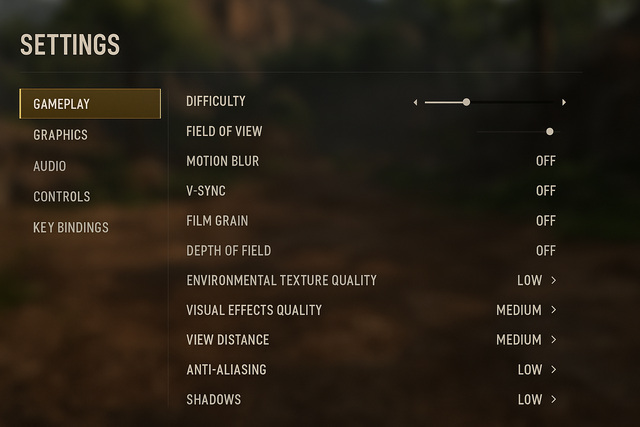Open the Graphics settings category

coord(60,135)
